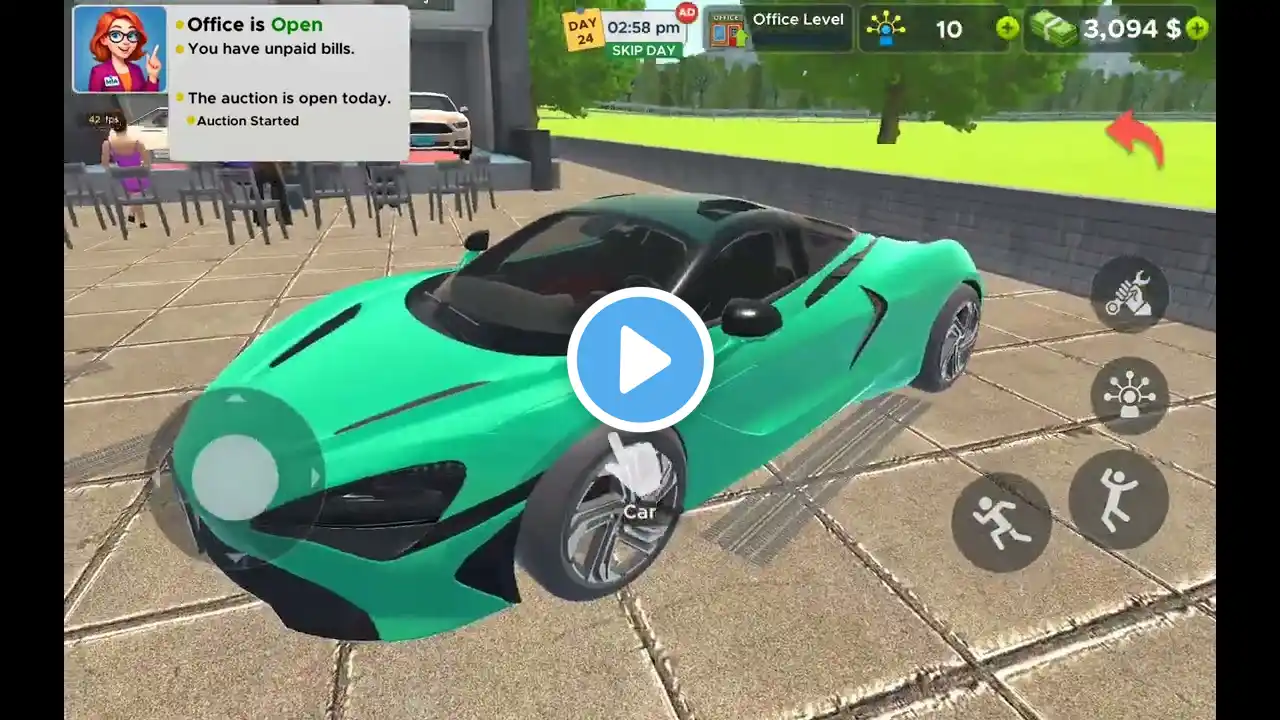Tap the jumping figure button
The height and width of the screenshot is (720, 1280).
coord(1118,499)
